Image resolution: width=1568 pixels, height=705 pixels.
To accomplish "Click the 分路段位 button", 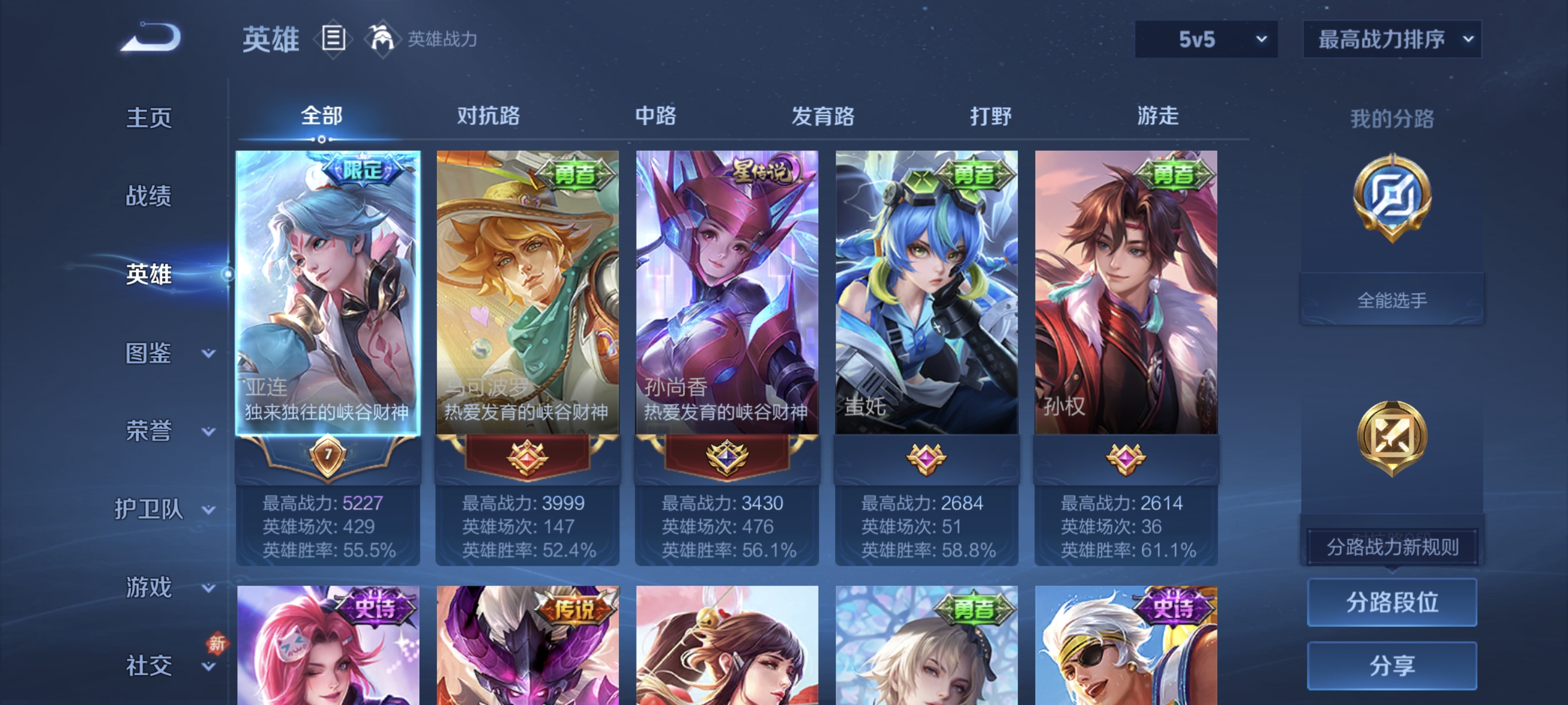I will coord(1394,603).
